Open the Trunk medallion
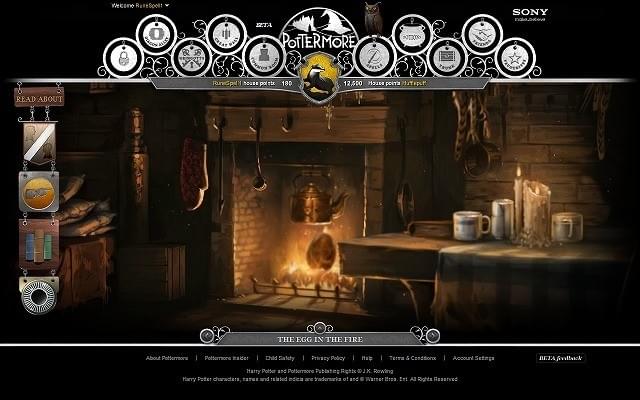Viewport: 640px width, 400px height. [446, 57]
